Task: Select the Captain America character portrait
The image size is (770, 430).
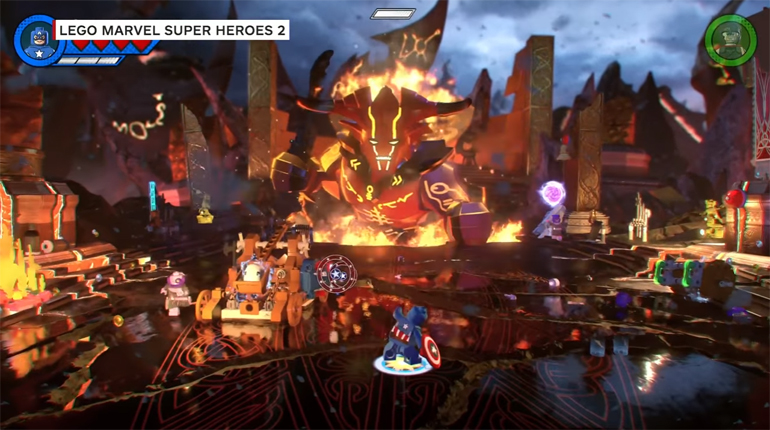Action: click(34, 37)
